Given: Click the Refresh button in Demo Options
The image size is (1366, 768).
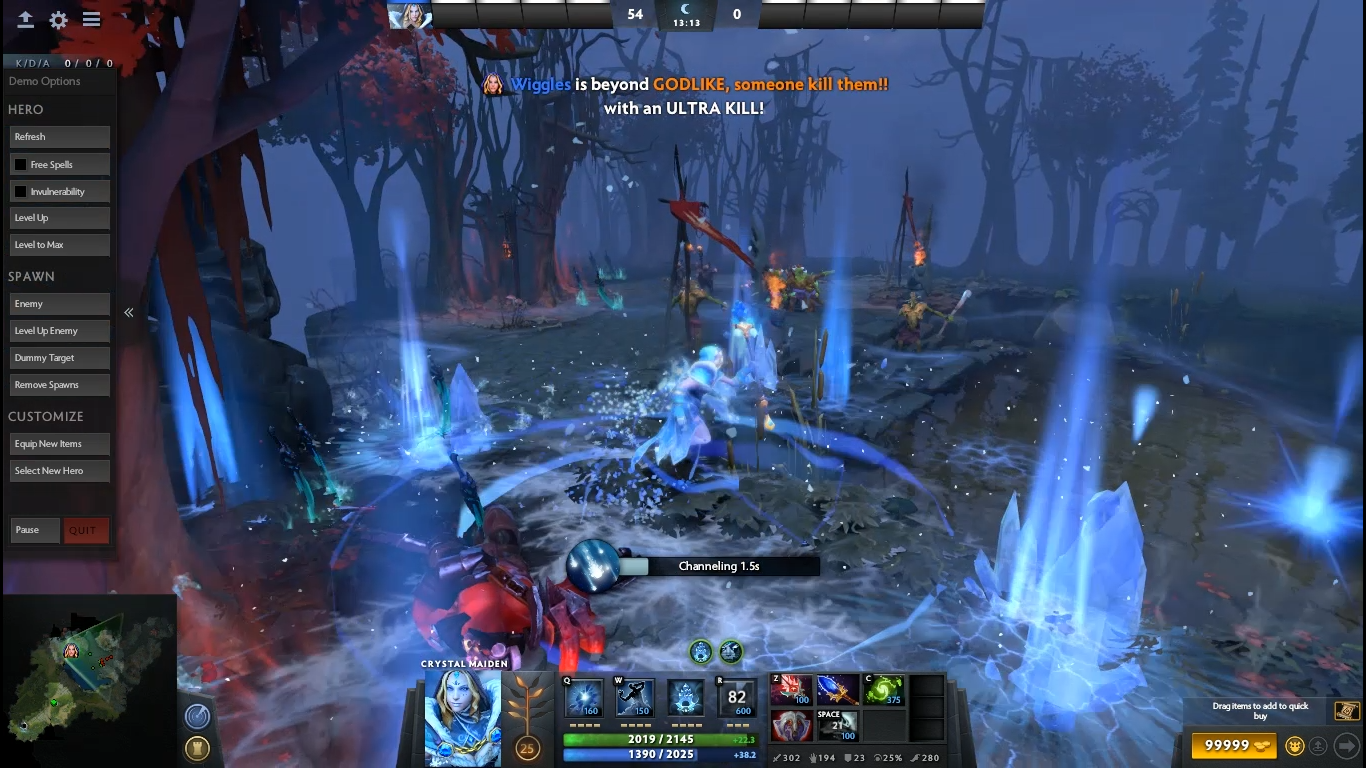Looking at the screenshot, I should (59, 137).
